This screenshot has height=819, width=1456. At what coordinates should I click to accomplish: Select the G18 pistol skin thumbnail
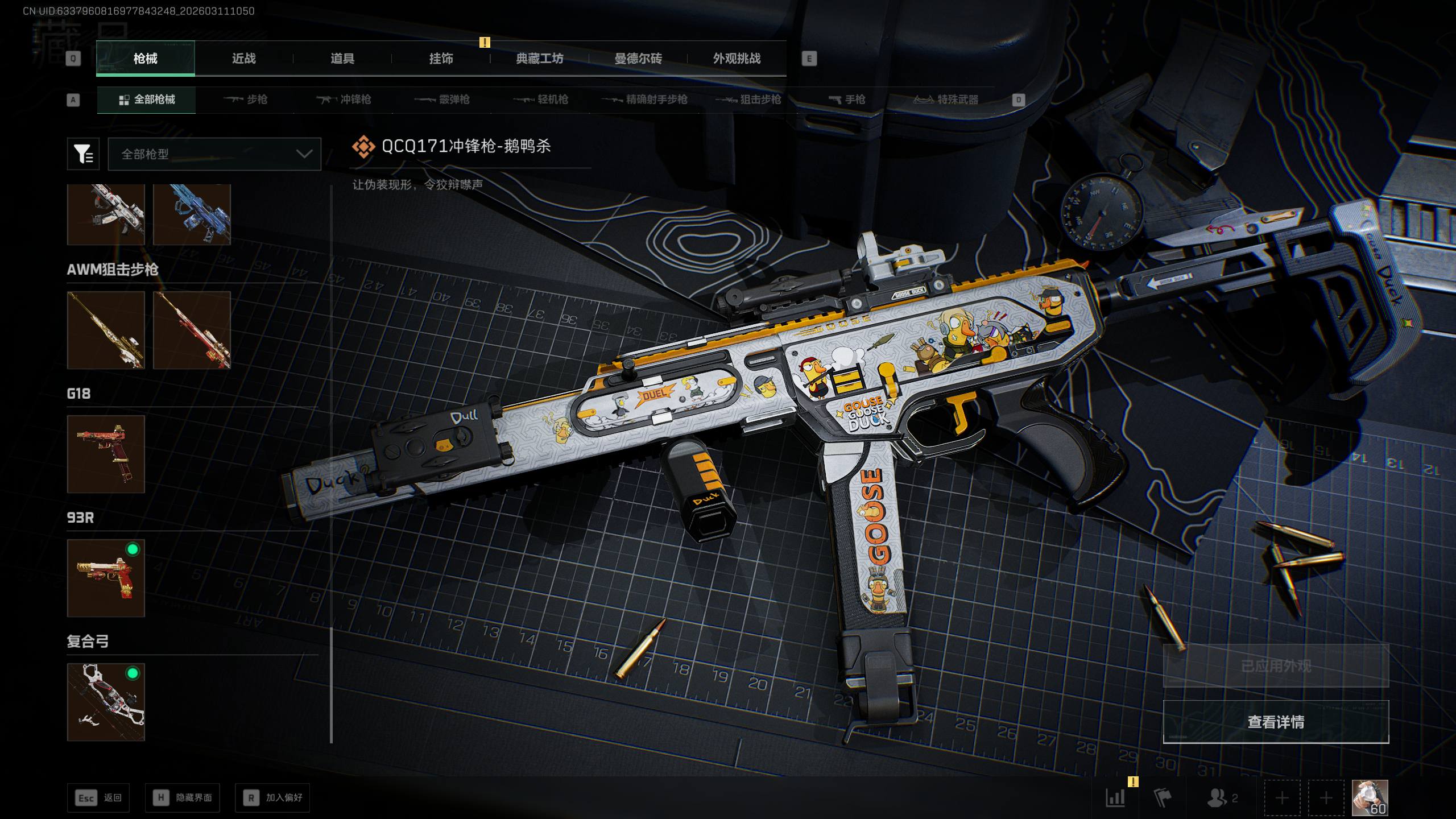tap(106, 454)
